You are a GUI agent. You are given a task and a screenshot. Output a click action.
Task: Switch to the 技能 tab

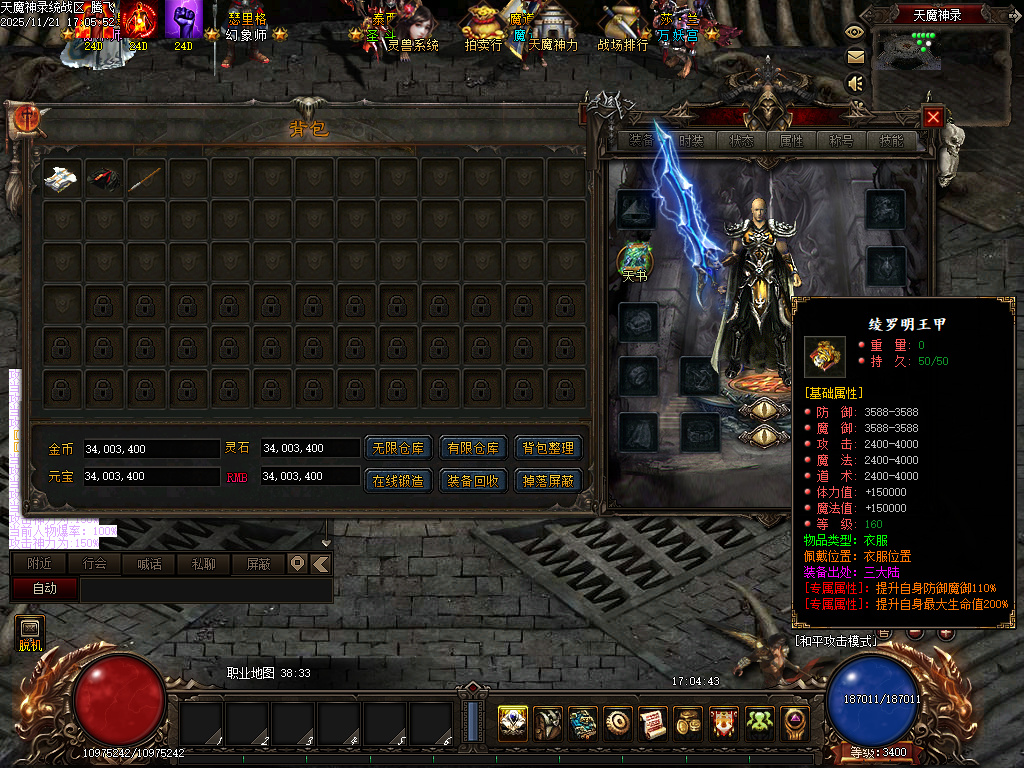[891, 141]
